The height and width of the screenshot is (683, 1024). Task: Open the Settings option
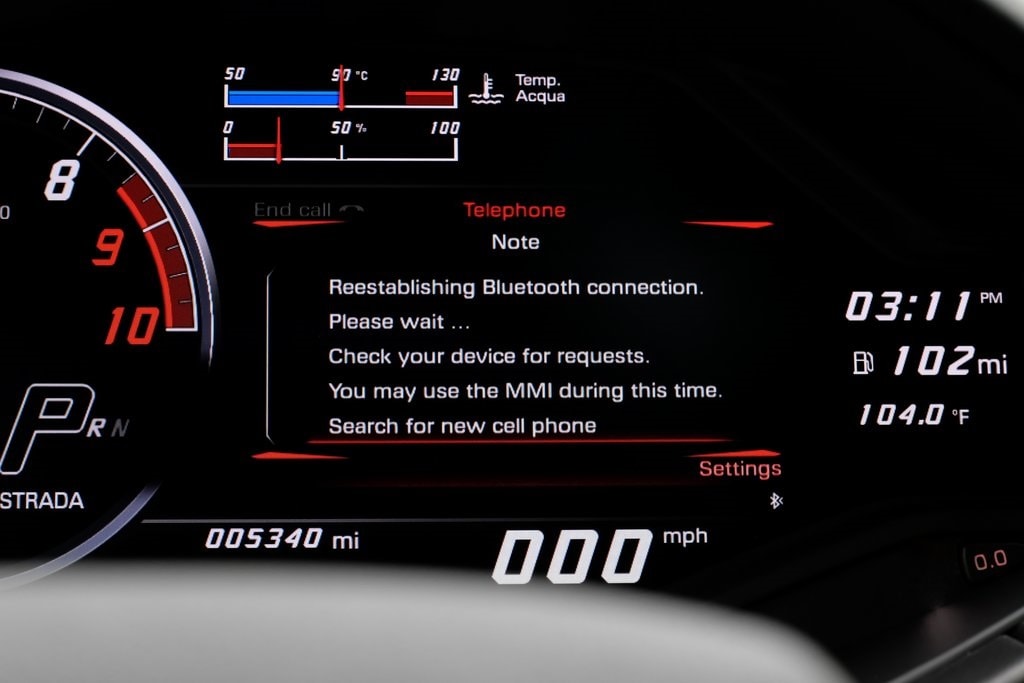coord(739,469)
